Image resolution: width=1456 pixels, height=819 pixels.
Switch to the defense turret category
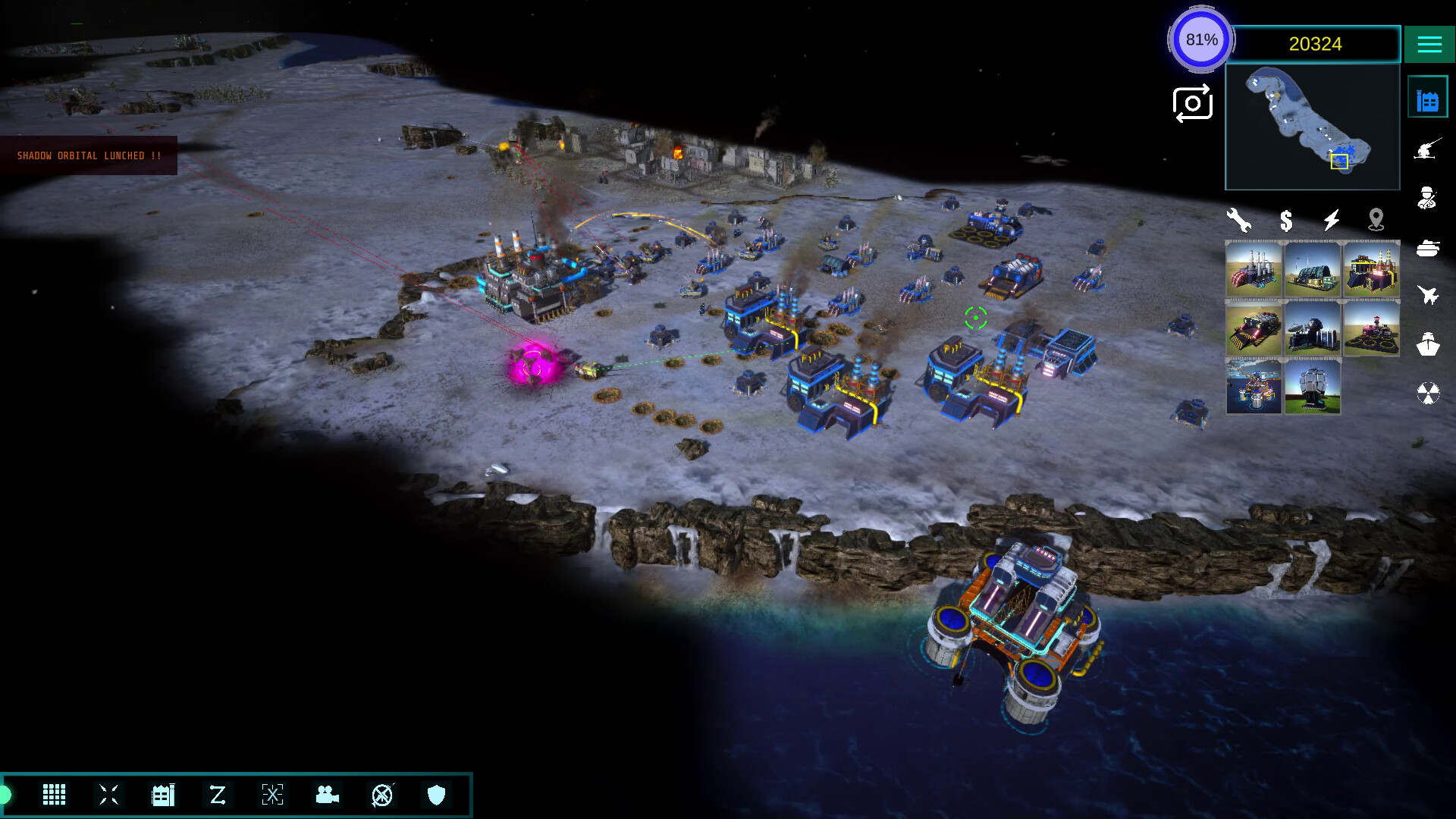pos(1427,149)
